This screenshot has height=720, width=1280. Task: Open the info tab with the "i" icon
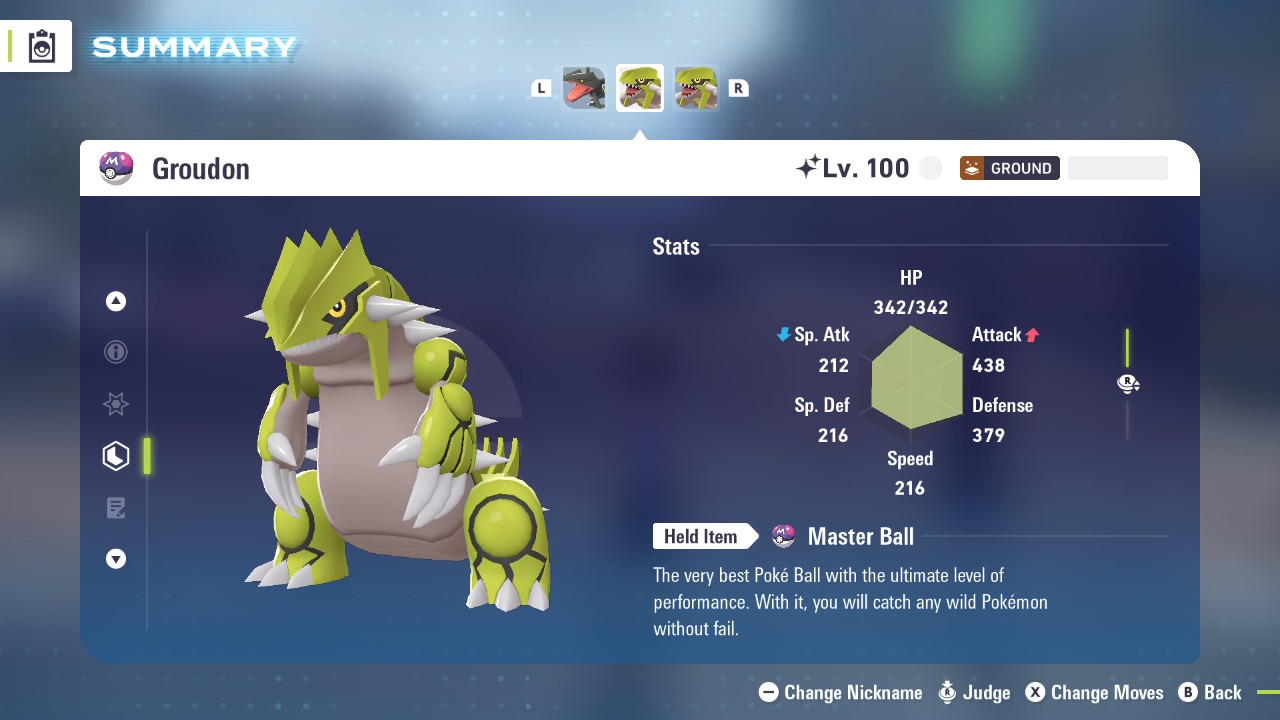click(116, 352)
